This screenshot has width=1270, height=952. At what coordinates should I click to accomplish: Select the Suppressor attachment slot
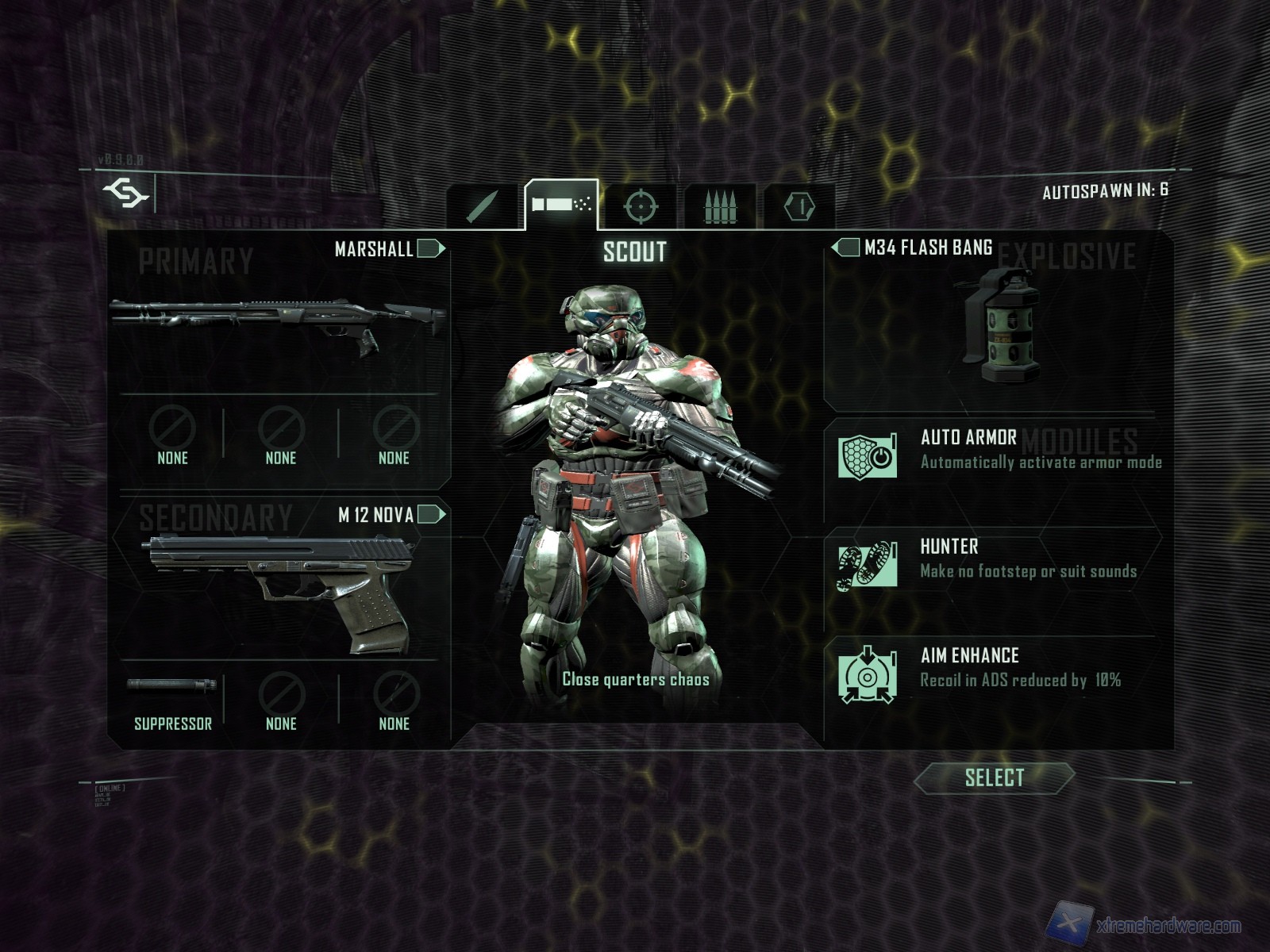(172, 701)
